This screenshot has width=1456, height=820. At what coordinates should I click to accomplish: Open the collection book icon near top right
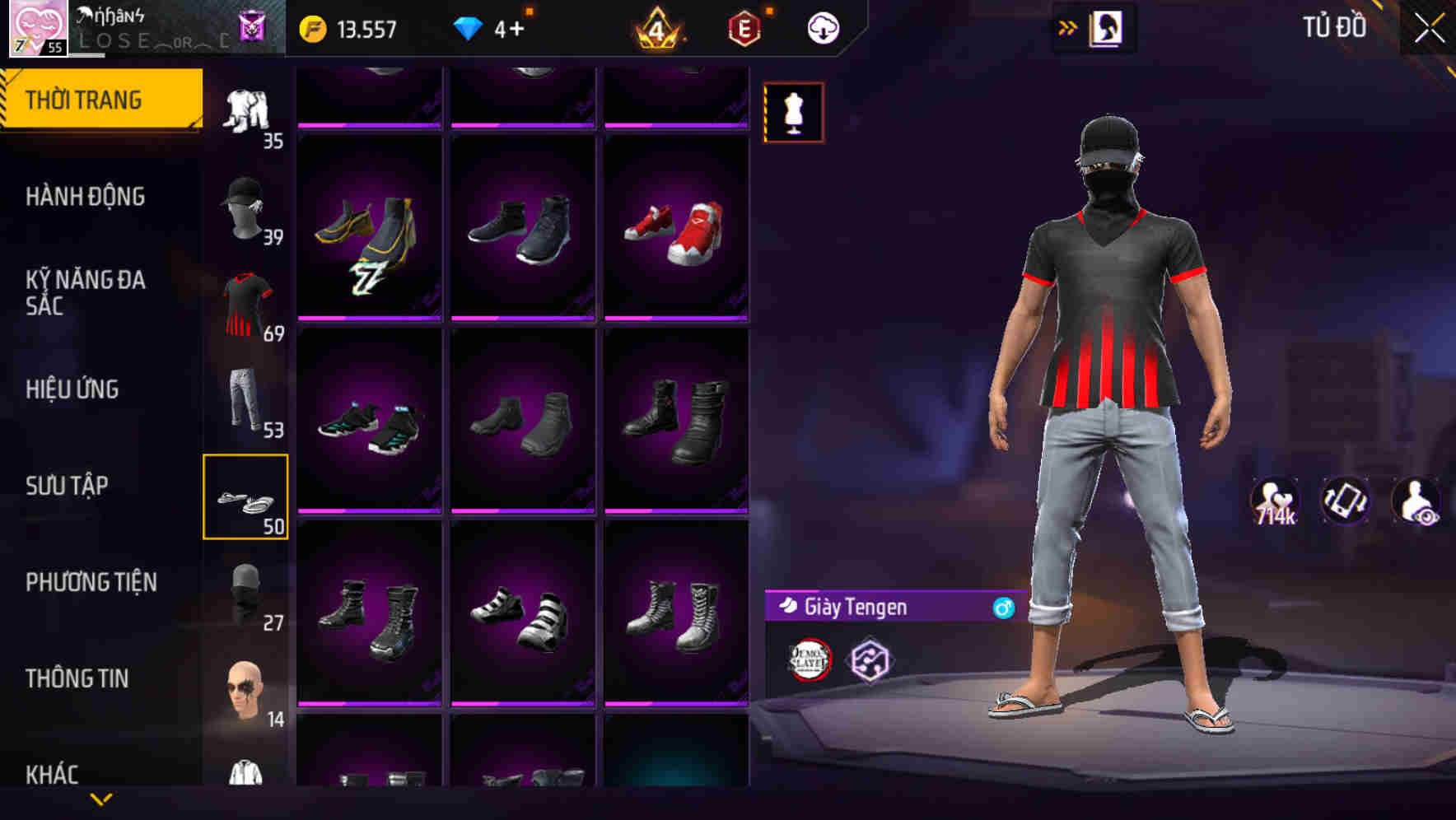1108,27
